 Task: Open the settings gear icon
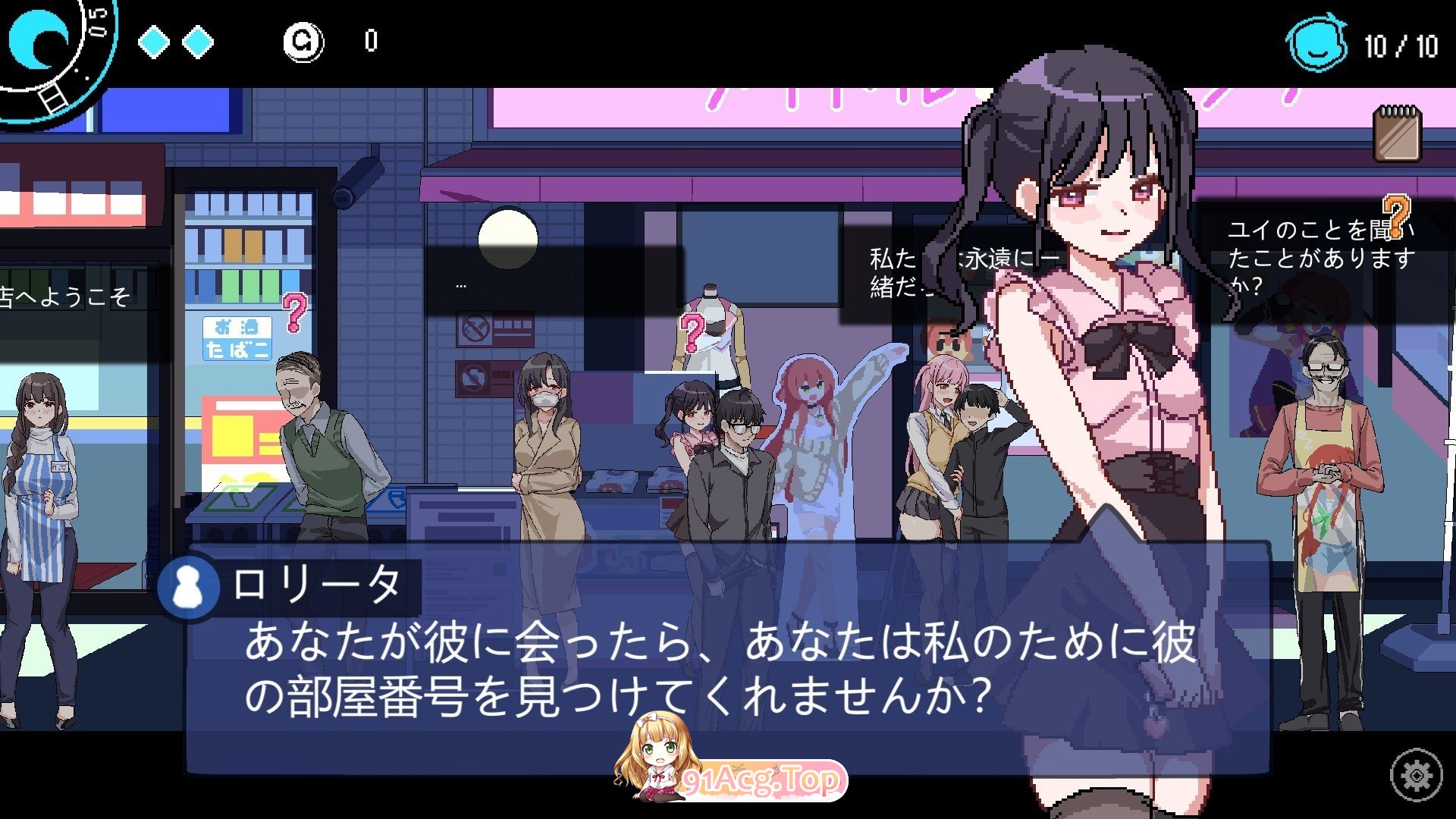point(1415,775)
